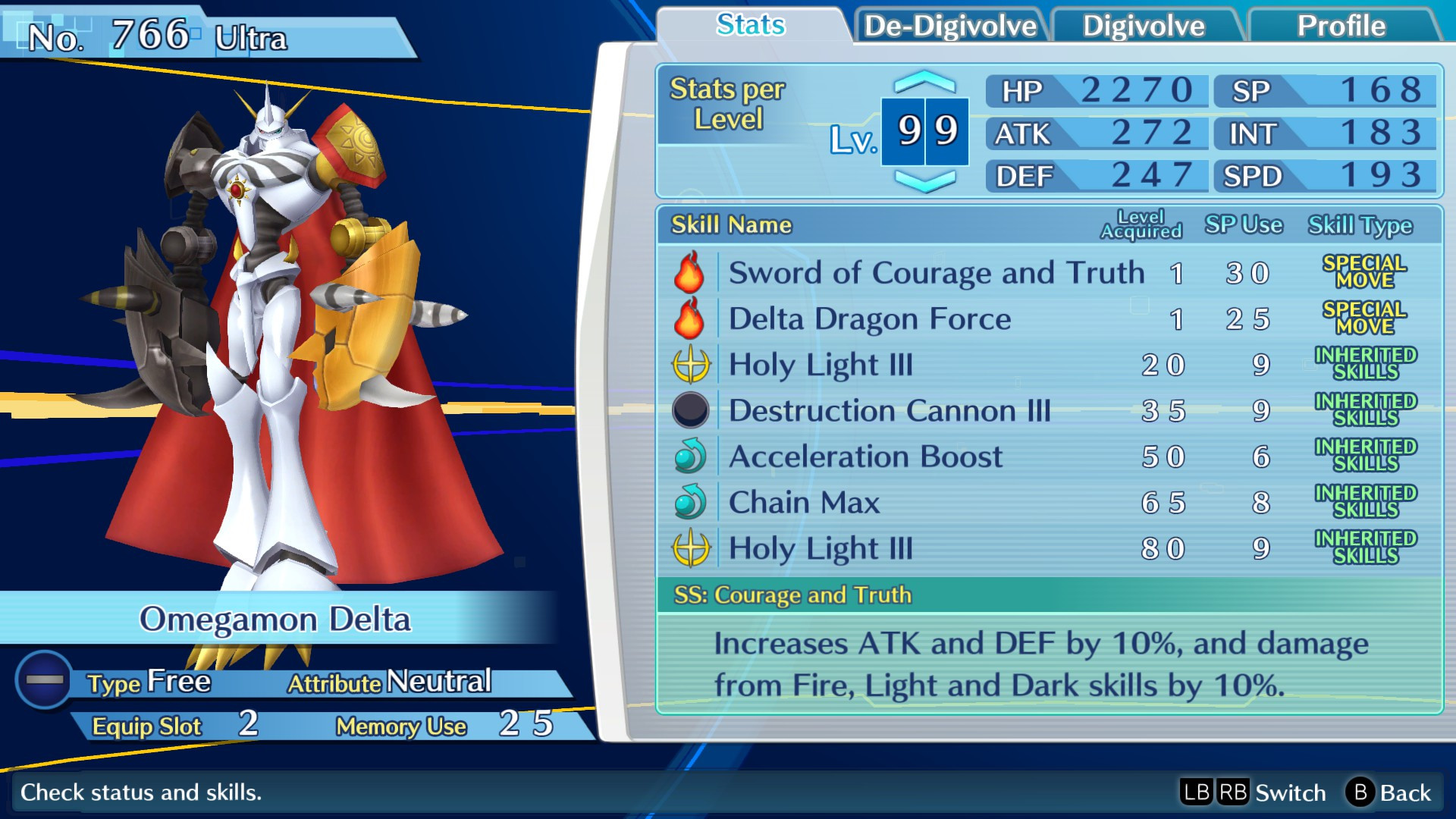Image resolution: width=1456 pixels, height=819 pixels.
Task: Select the fire icon beside Sword of Courage and Truth
Action: pos(689,273)
